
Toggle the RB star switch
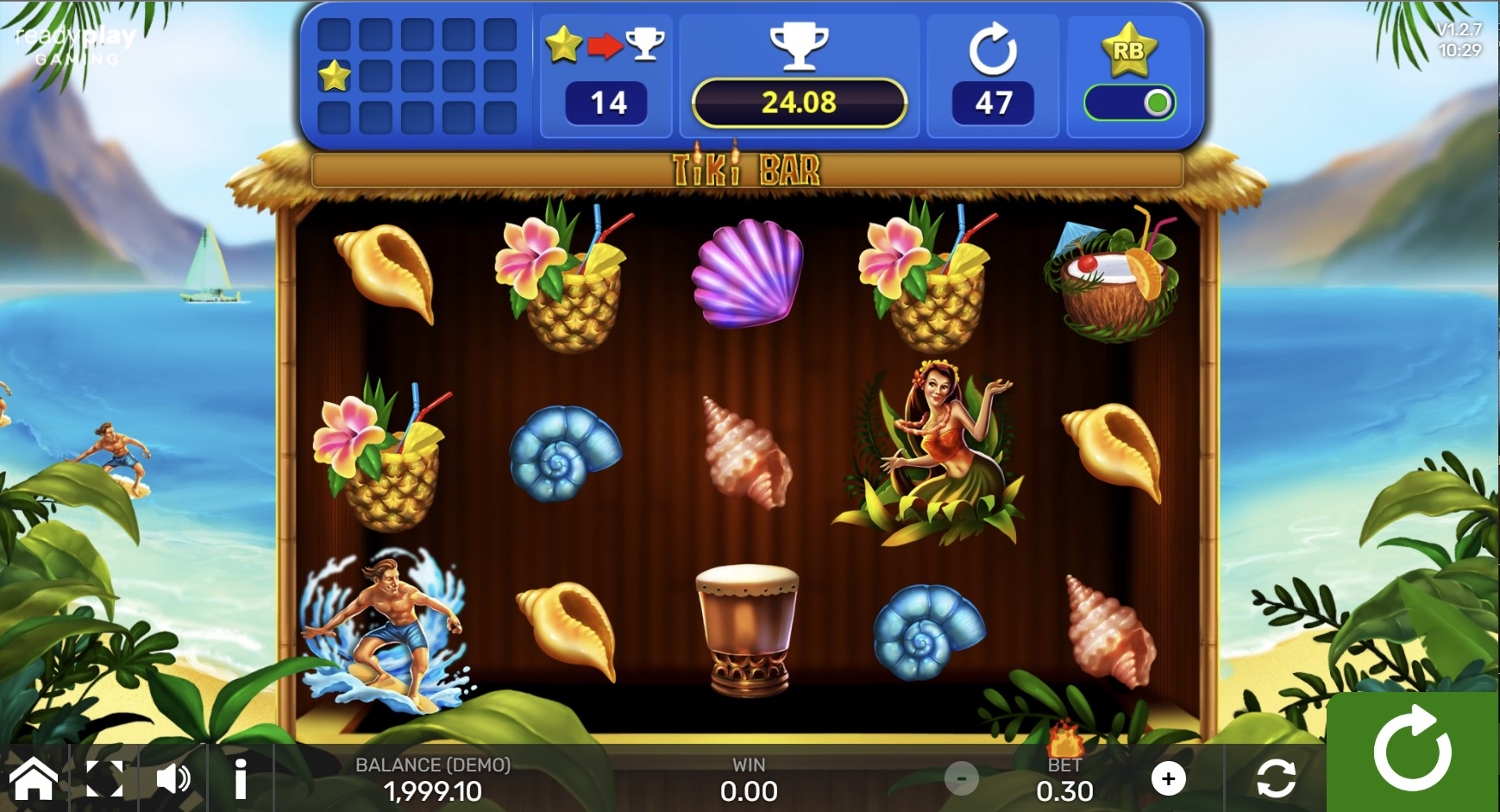point(1130,103)
